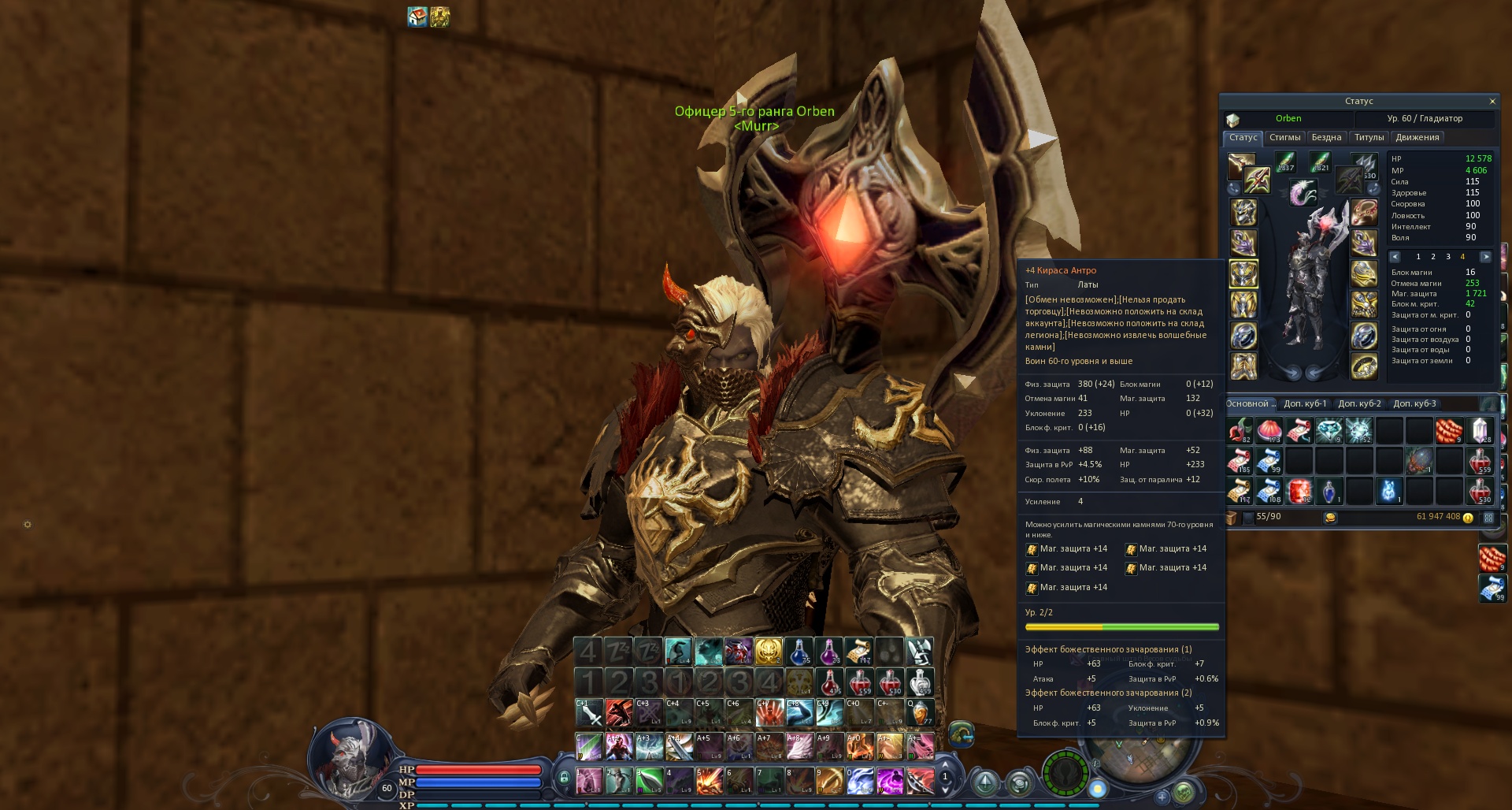Open the Доп. куб-1 inventory tab
Screen dimensions: 1512x810
[1305, 404]
